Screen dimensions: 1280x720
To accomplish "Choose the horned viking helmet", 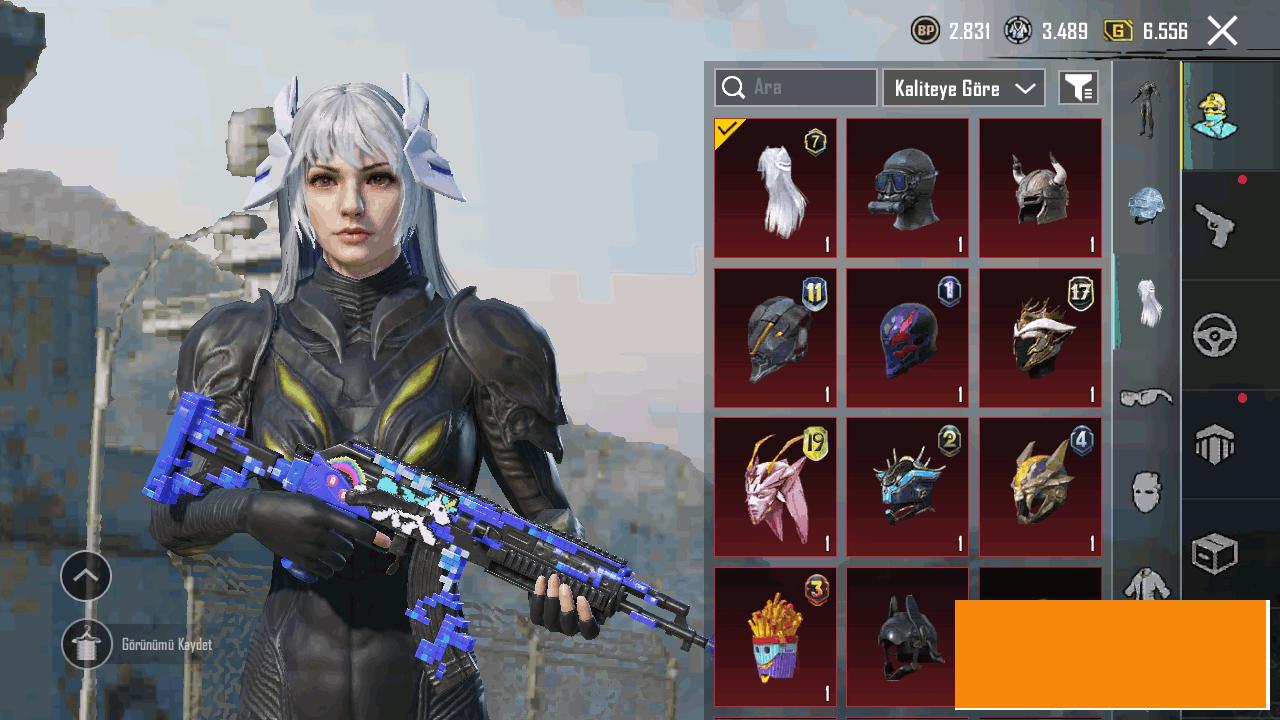I will click(1039, 188).
